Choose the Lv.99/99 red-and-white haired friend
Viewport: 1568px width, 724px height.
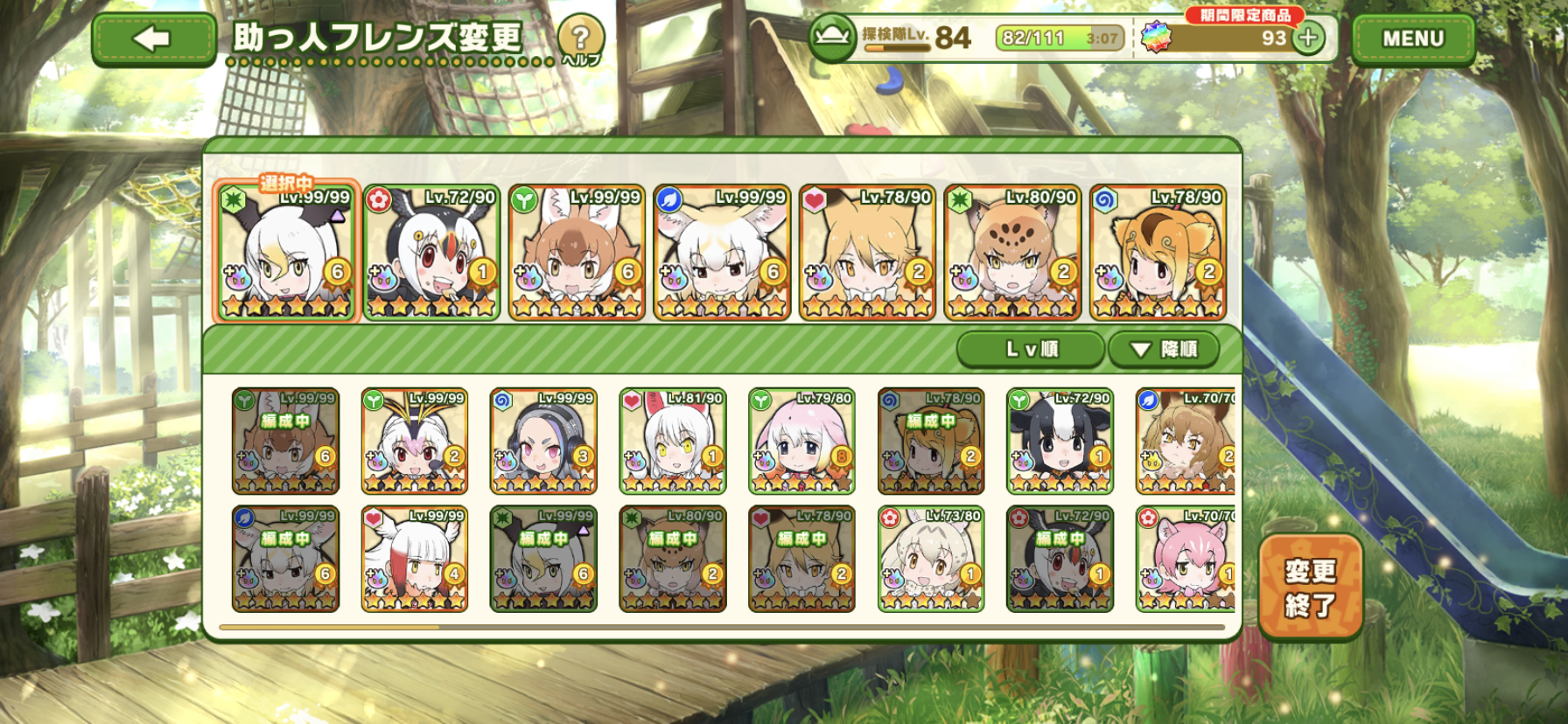pos(414,560)
